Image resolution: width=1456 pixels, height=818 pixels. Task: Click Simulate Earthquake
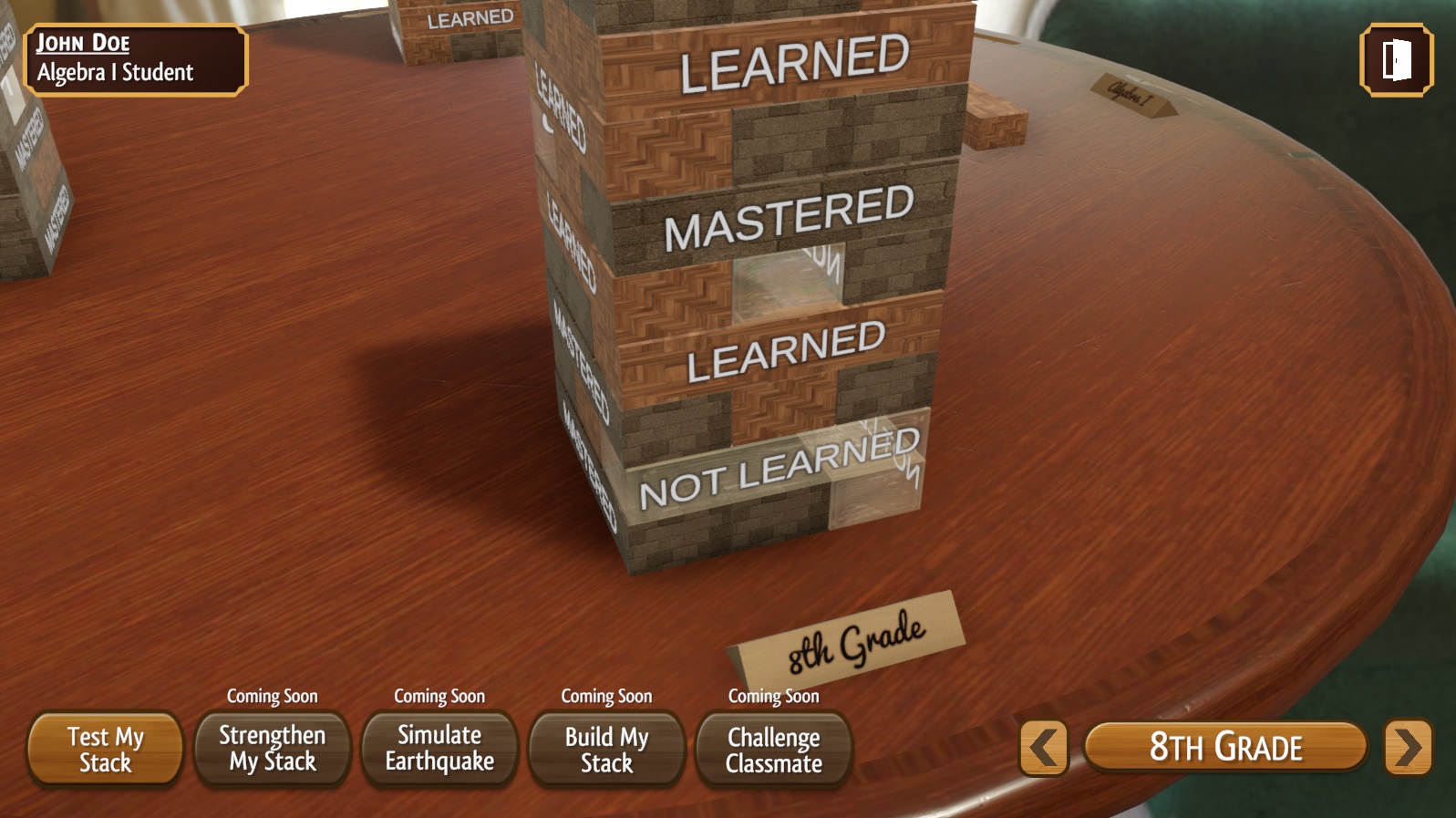[439, 749]
